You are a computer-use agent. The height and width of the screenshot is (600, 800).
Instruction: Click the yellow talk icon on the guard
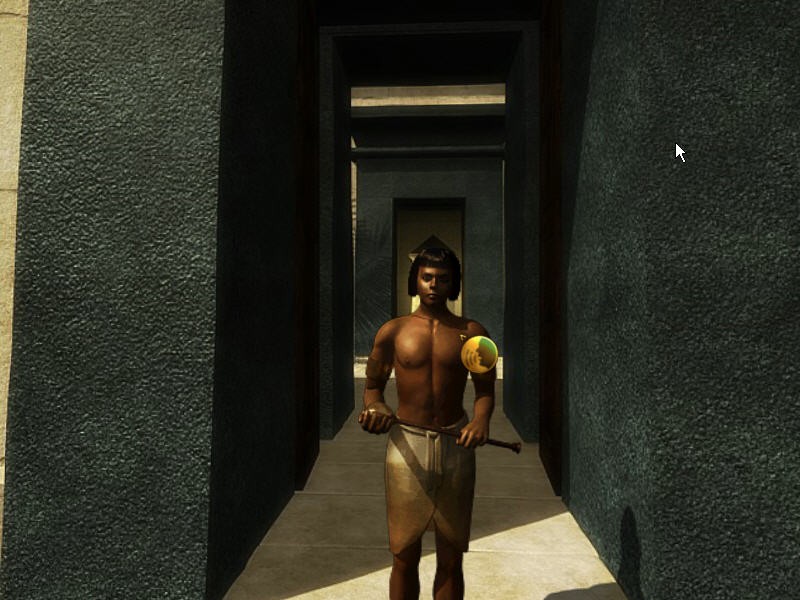click(479, 354)
